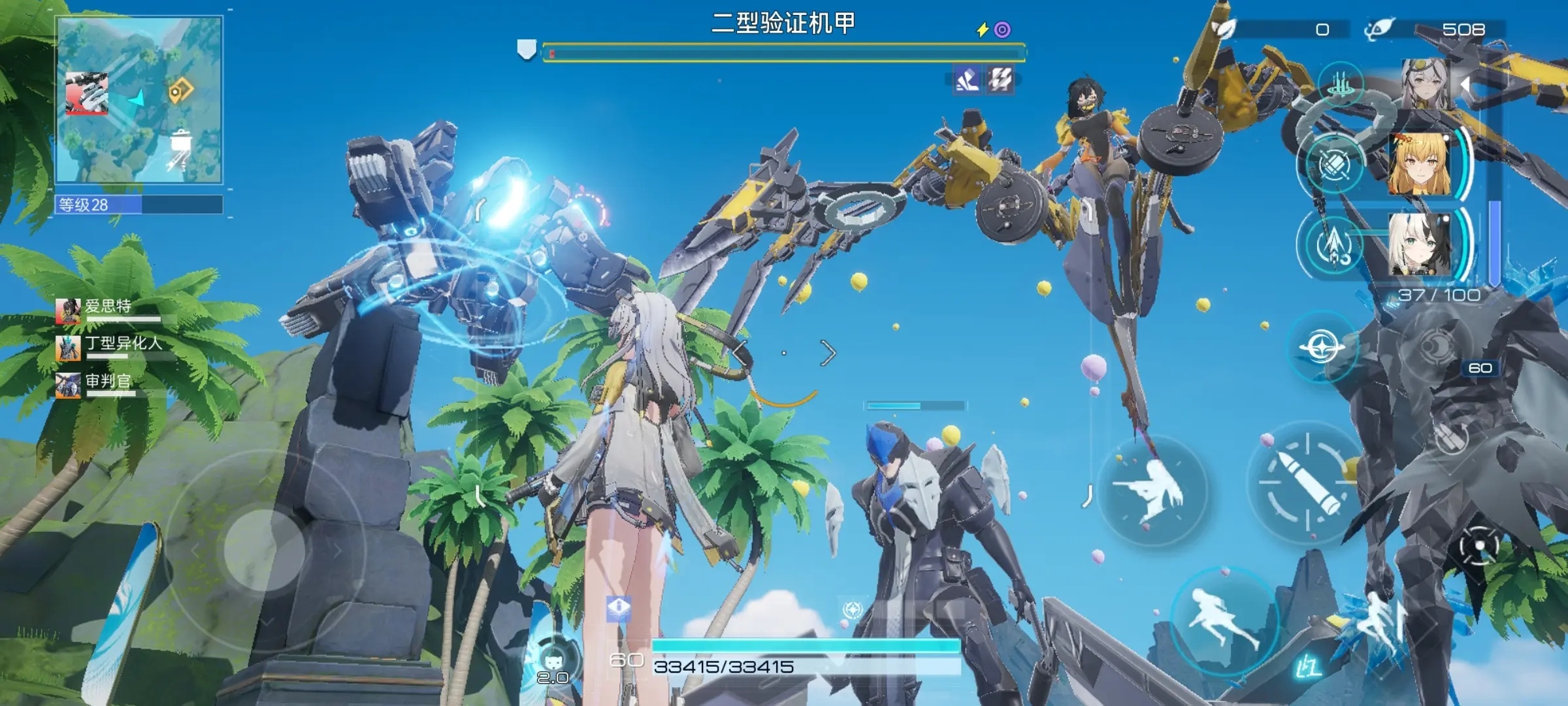Tap the virtual movement joystick
This screenshot has height=706, width=1568.
tap(264, 550)
